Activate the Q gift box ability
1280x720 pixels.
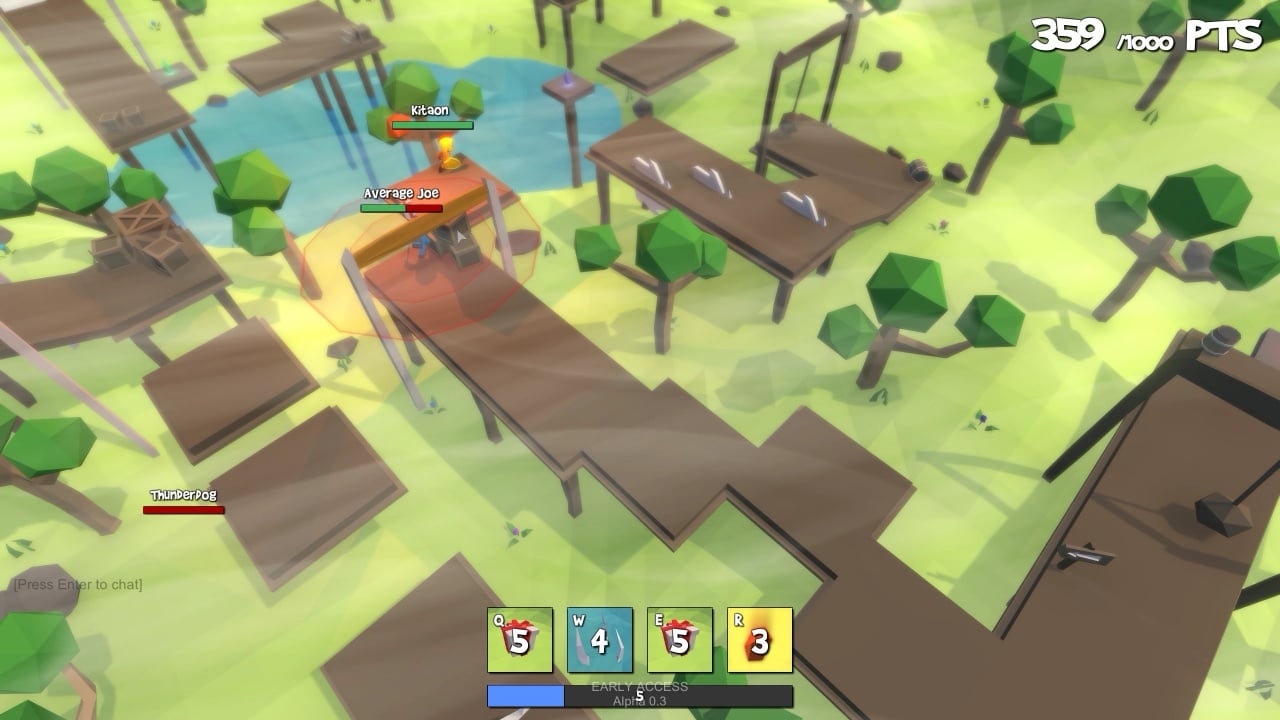click(520, 640)
